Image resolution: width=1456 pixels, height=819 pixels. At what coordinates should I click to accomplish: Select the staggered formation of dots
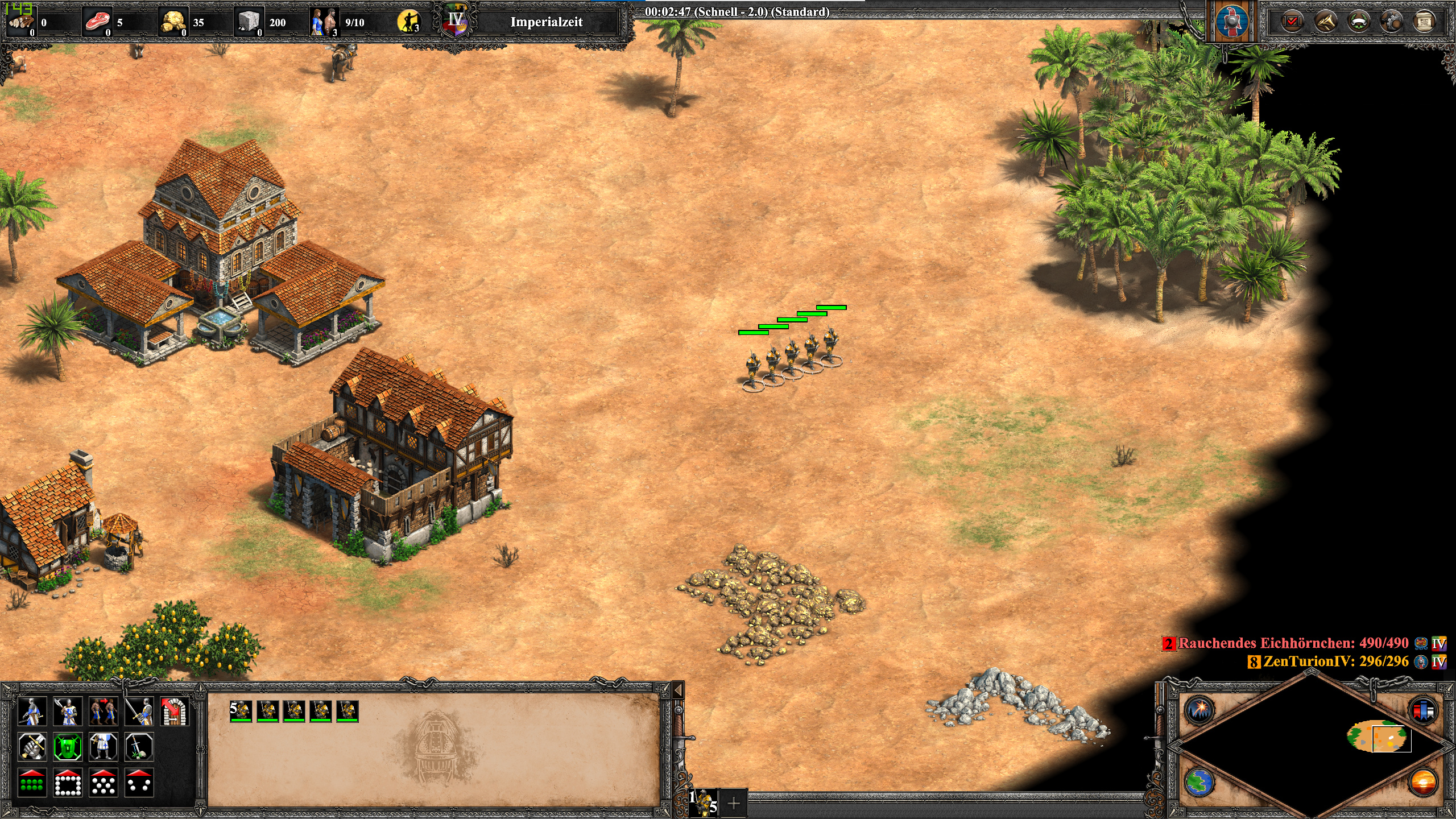[x=103, y=783]
